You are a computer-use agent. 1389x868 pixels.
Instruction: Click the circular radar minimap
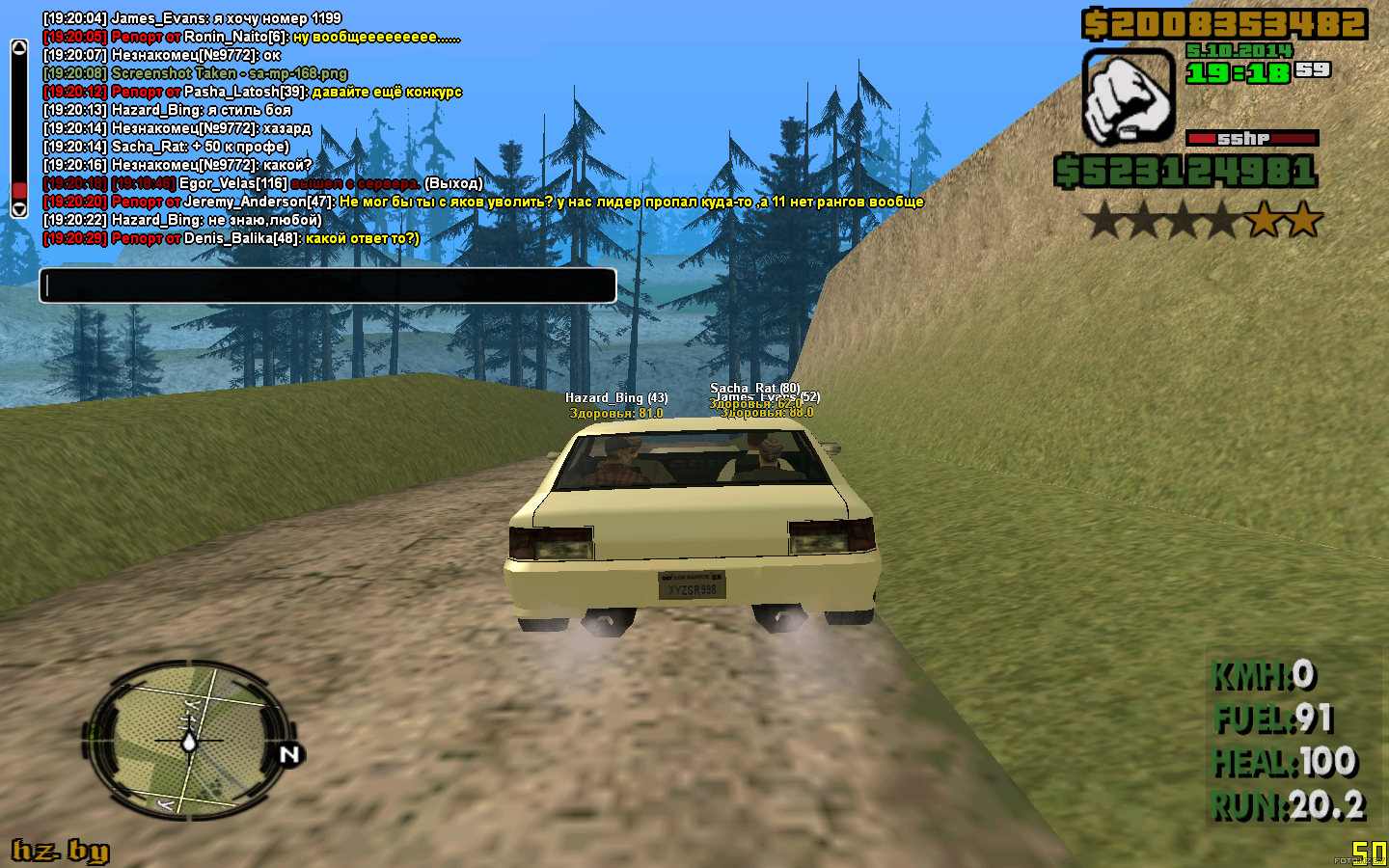pos(189,741)
